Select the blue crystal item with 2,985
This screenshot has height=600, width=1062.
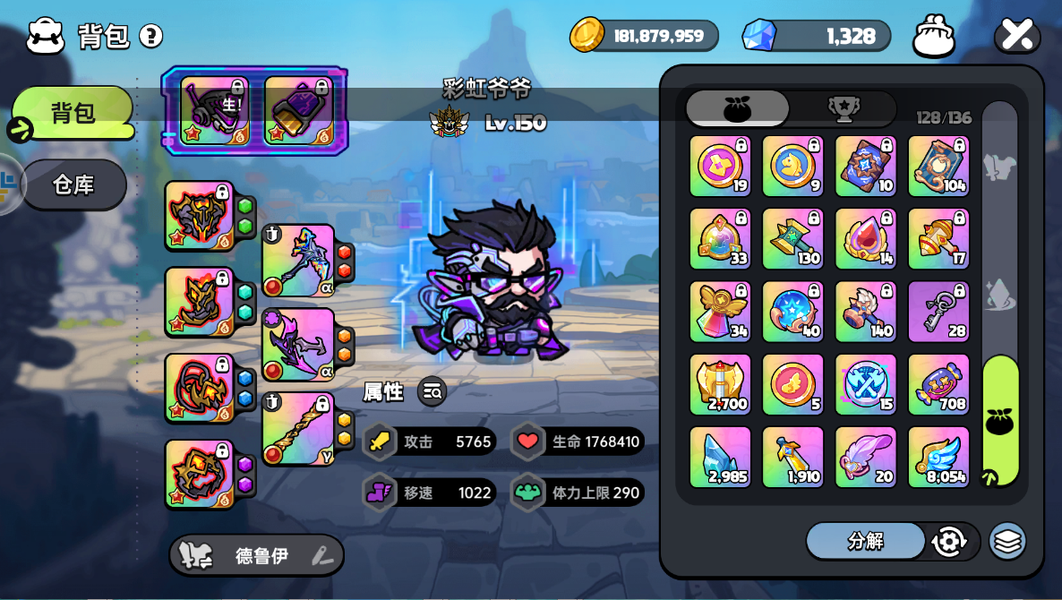pyautogui.click(x=720, y=457)
